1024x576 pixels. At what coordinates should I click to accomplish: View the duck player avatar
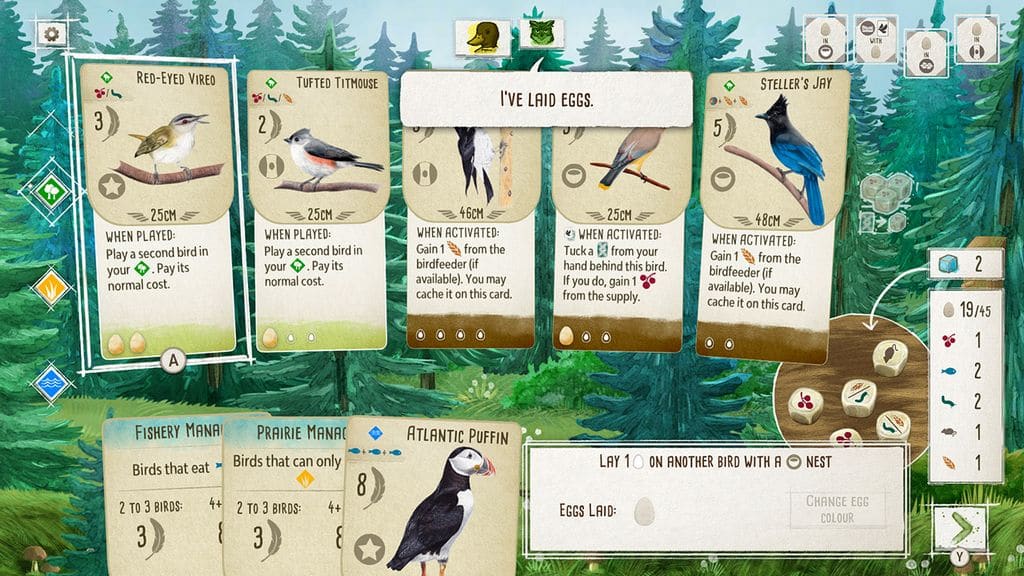[484, 37]
